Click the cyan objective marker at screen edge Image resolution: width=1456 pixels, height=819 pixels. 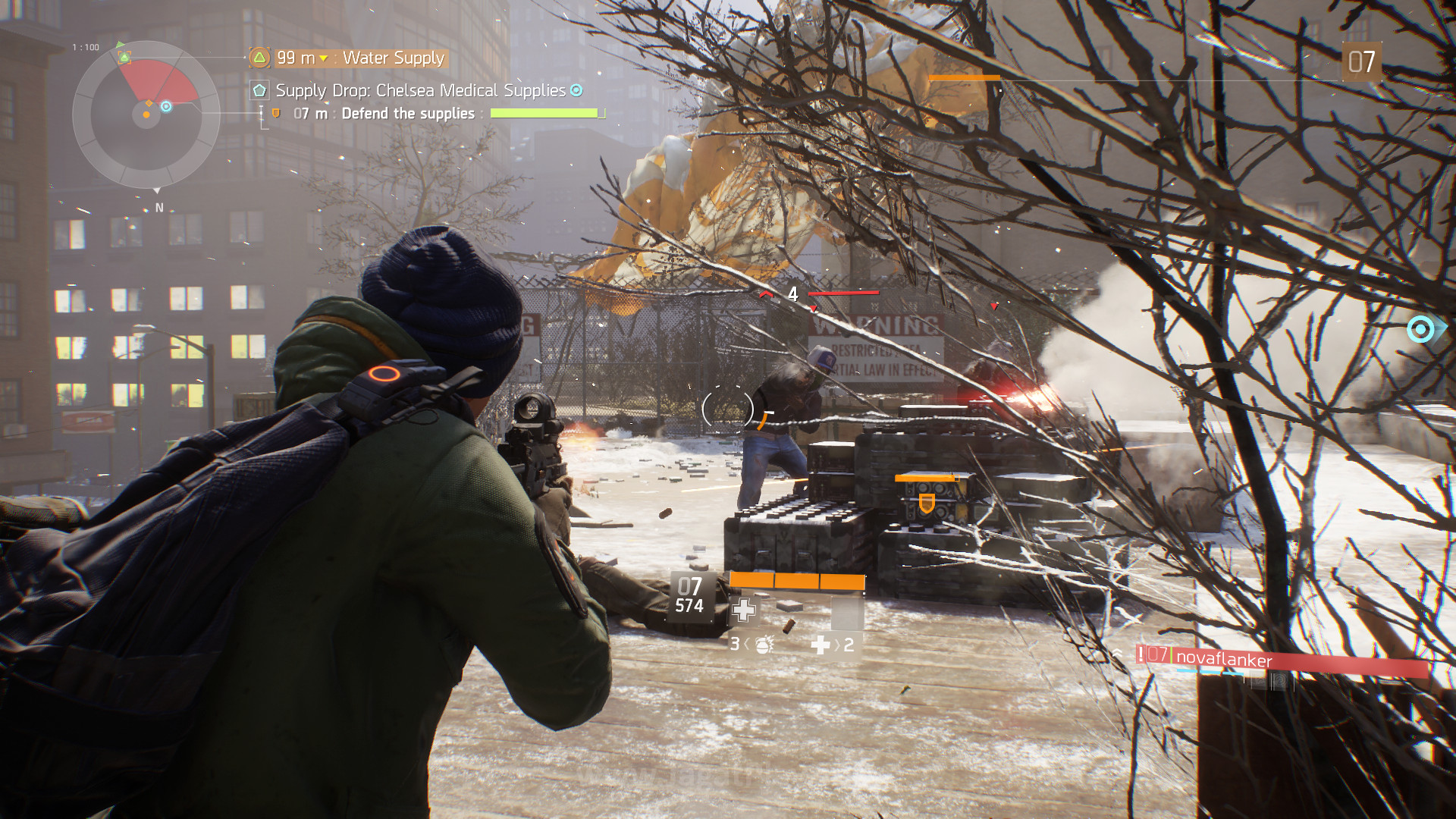[x=1420, y=329]
